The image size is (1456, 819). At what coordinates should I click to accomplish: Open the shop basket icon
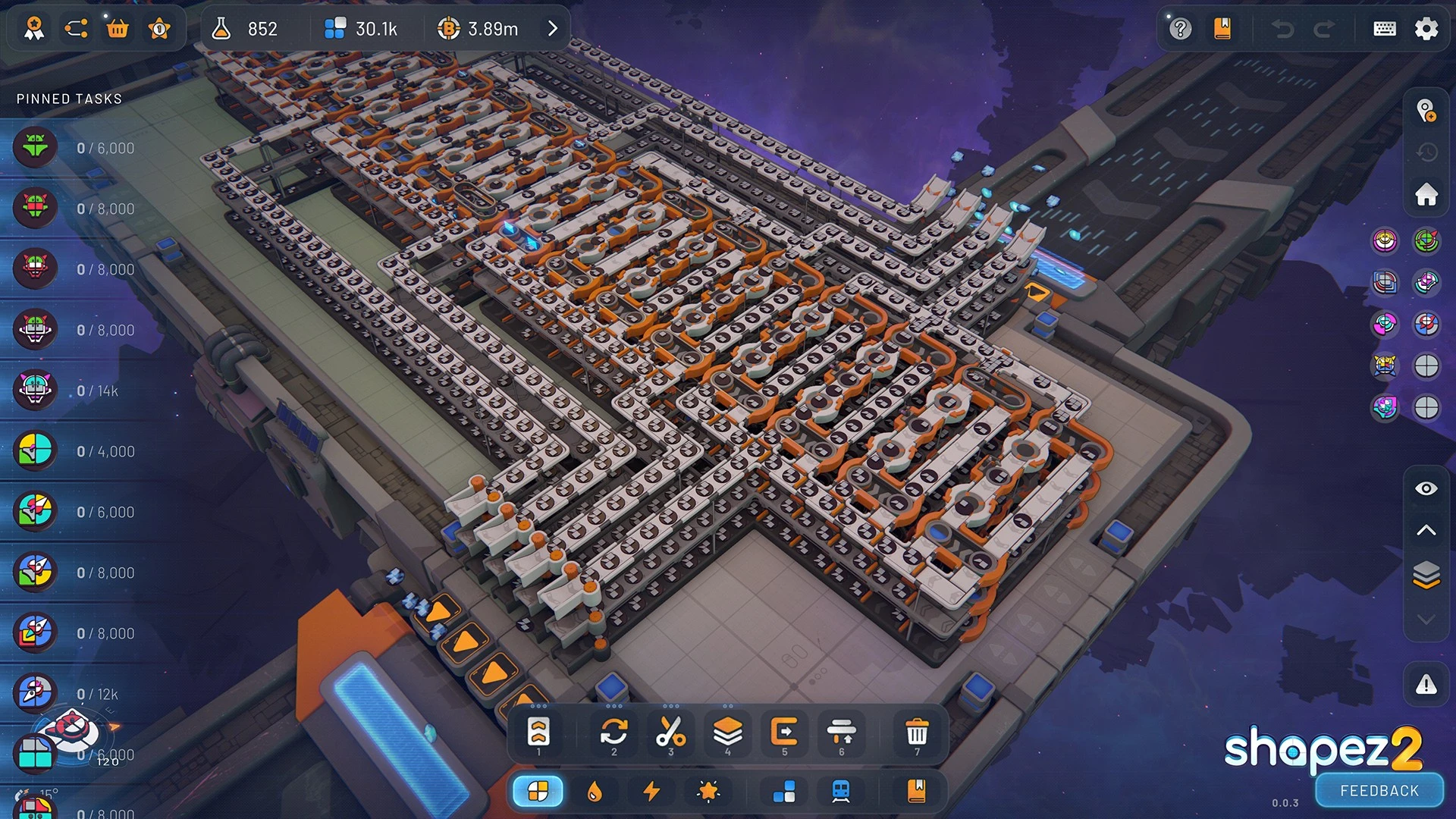pyautogui.click(x=118, y=29)
